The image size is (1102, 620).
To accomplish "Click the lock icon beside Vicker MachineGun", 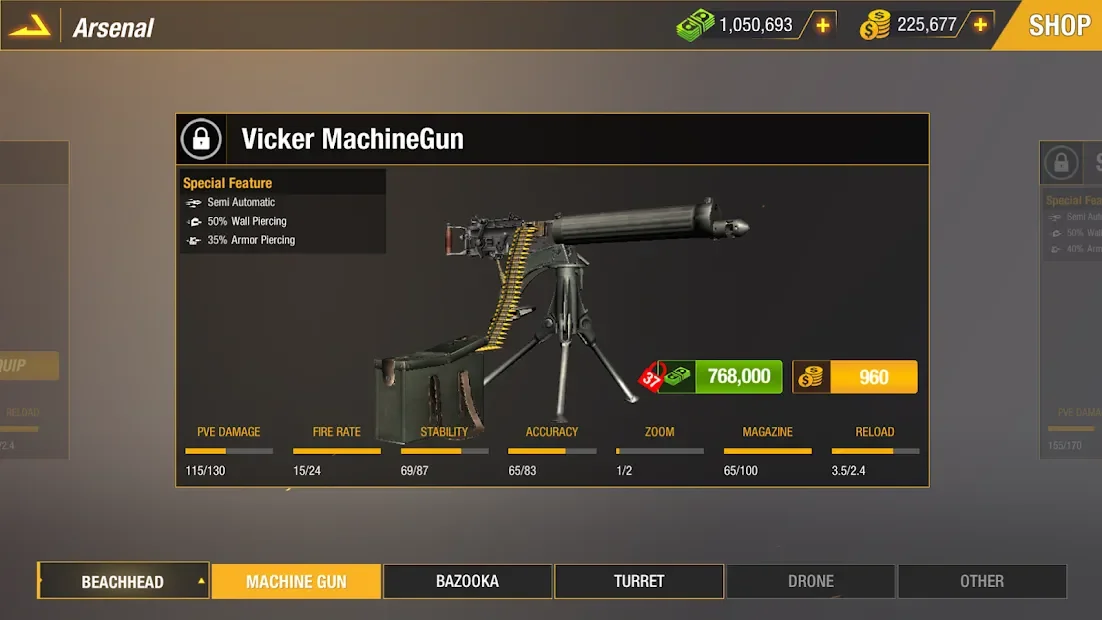I will 201,139.
